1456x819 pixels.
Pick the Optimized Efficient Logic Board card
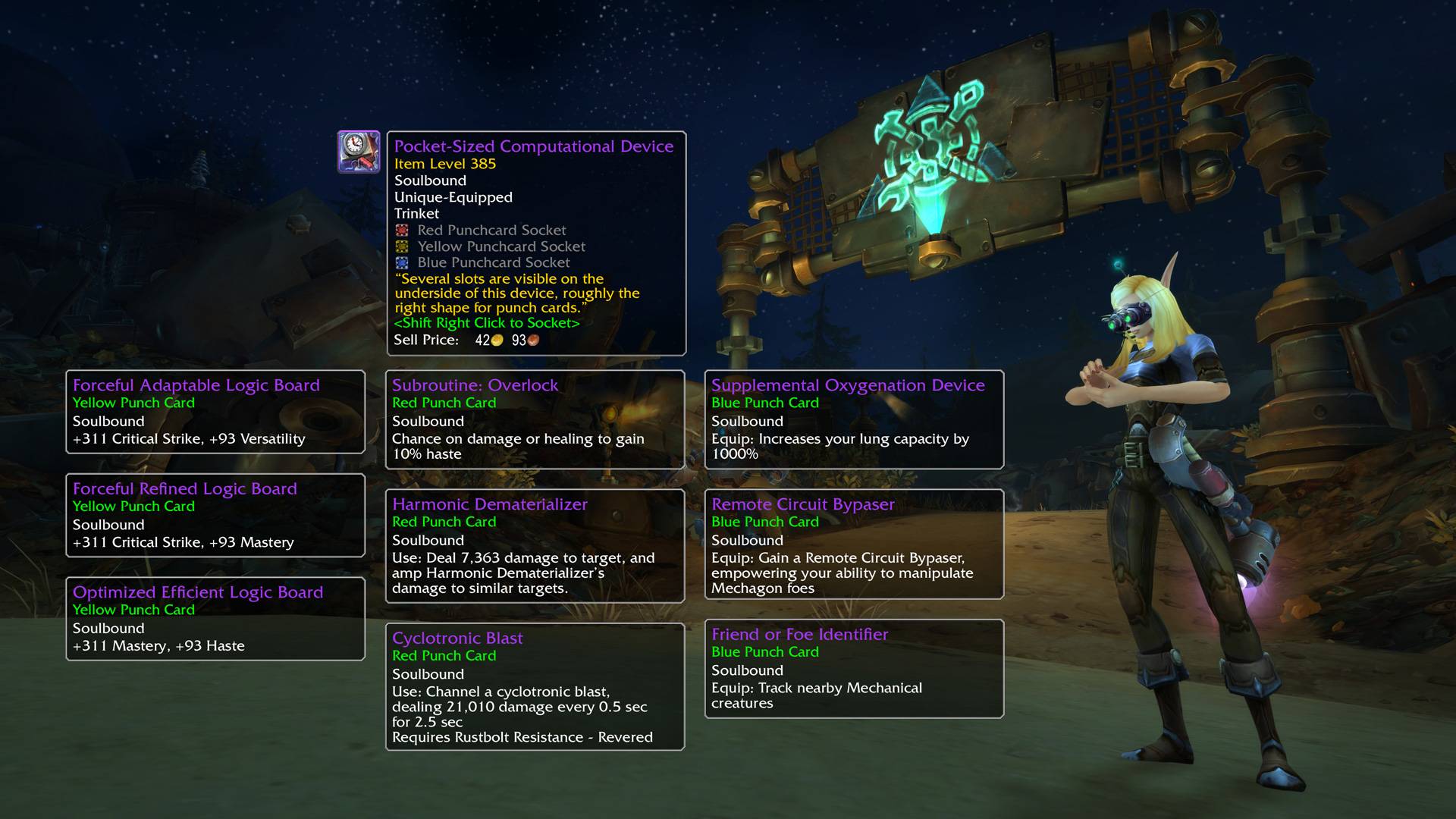tap(215, 619)
